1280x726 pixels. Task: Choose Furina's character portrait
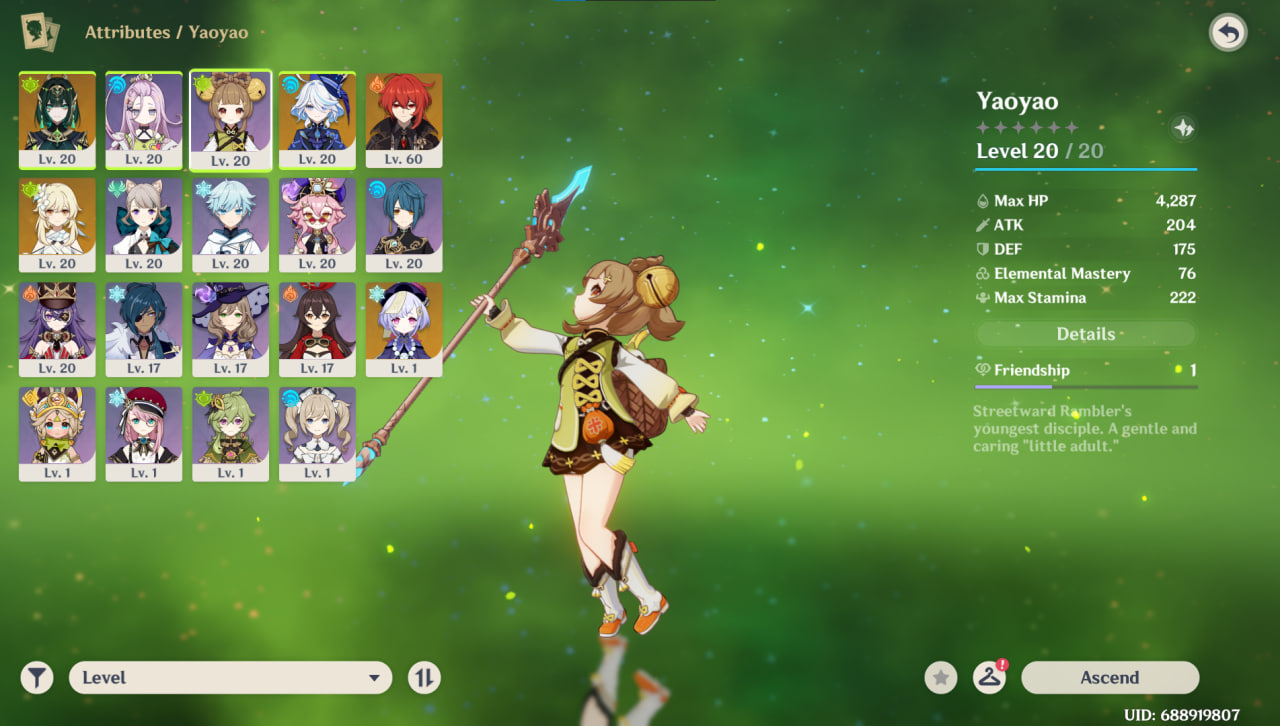pos(317,119)
